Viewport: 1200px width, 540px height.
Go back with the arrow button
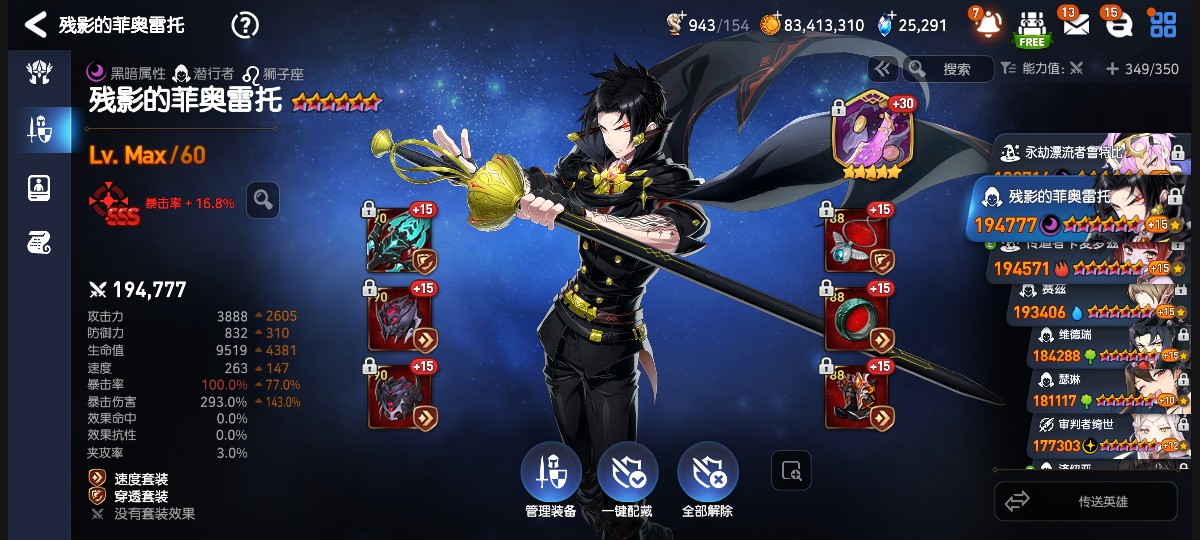[x=35, y=24]
